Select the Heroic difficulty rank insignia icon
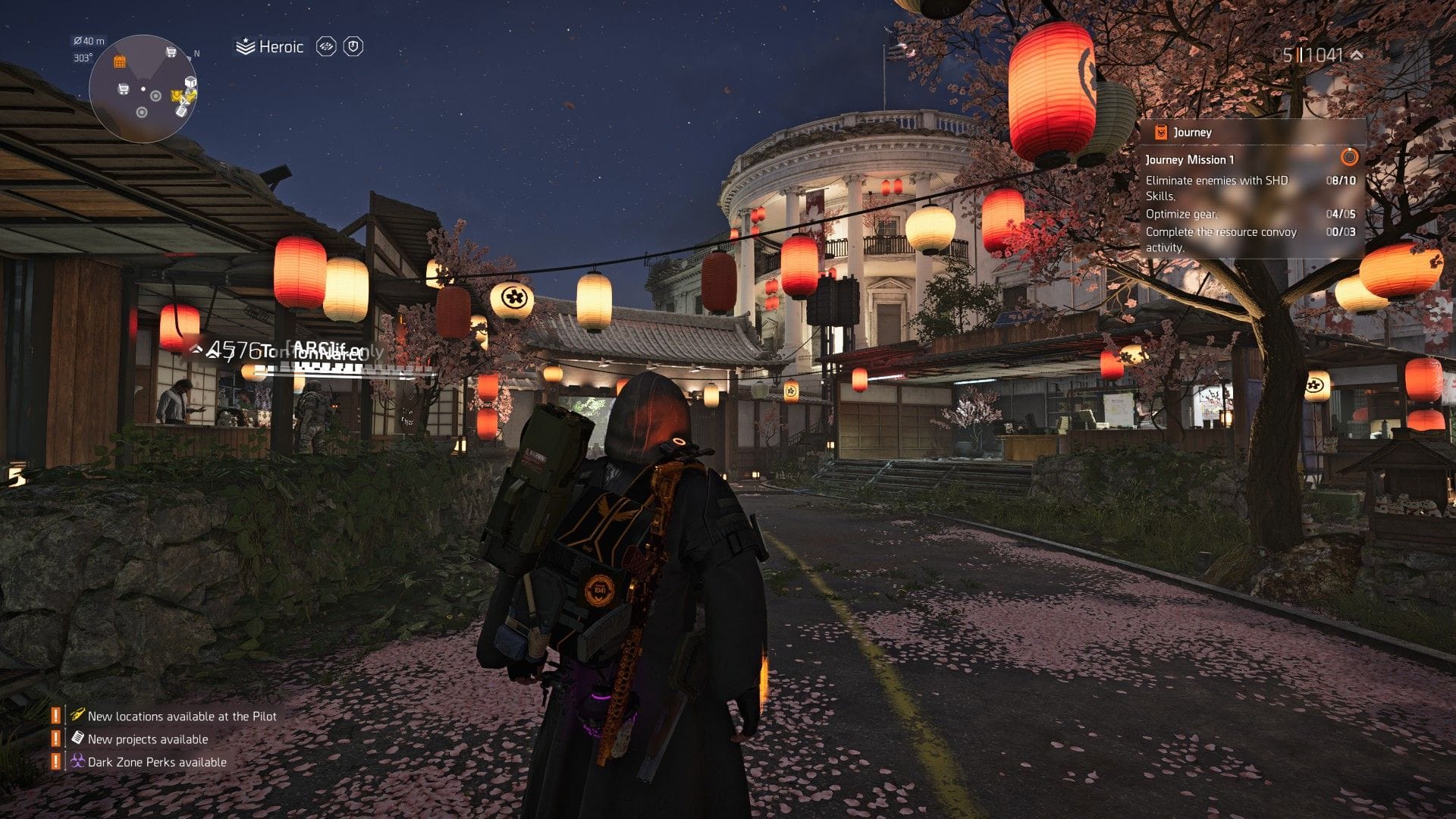1456x819 pixels. [x=245, y=46]
